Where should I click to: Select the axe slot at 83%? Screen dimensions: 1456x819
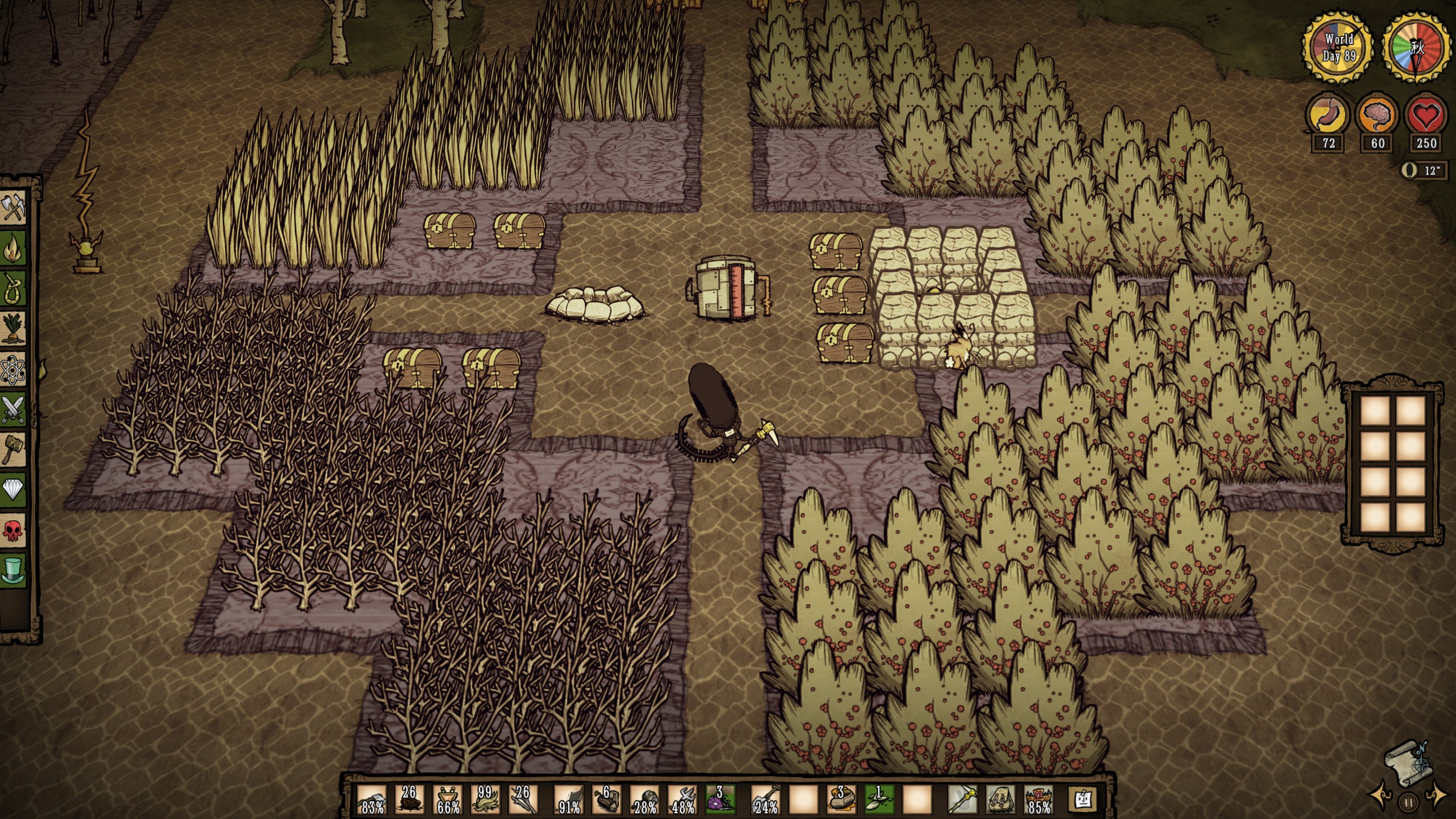(x=373, y=800)
